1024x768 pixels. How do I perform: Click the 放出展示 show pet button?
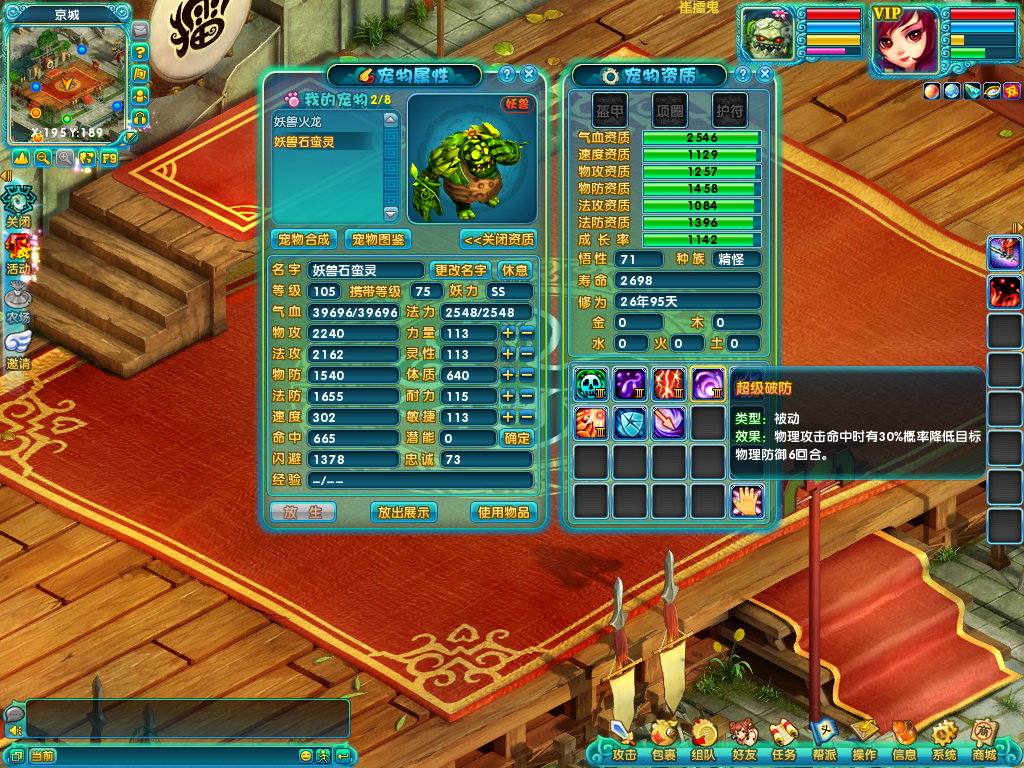pyautogui.click(x=402, y=512)
